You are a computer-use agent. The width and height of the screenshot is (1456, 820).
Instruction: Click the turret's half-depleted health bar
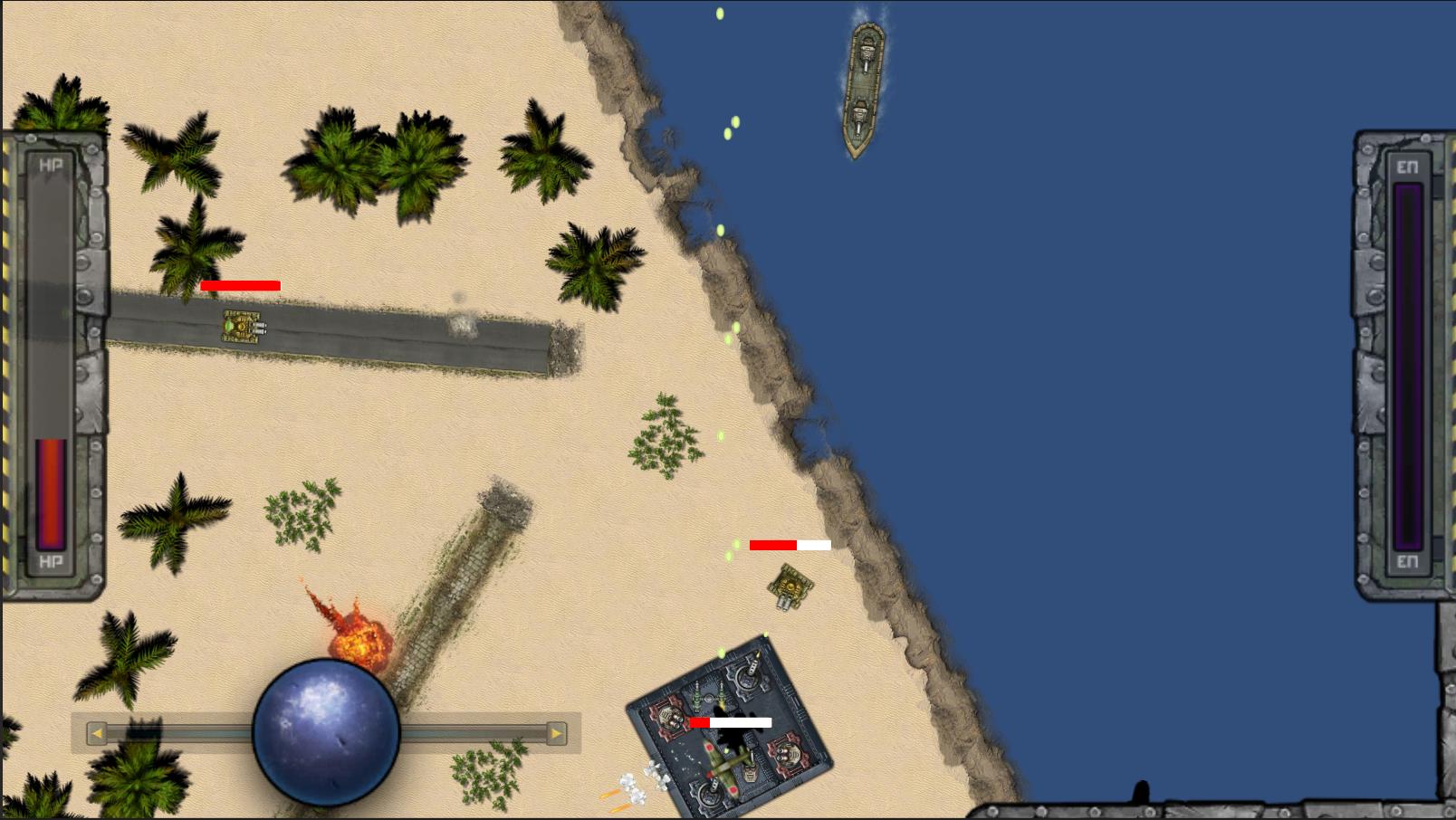coord(790,544)
